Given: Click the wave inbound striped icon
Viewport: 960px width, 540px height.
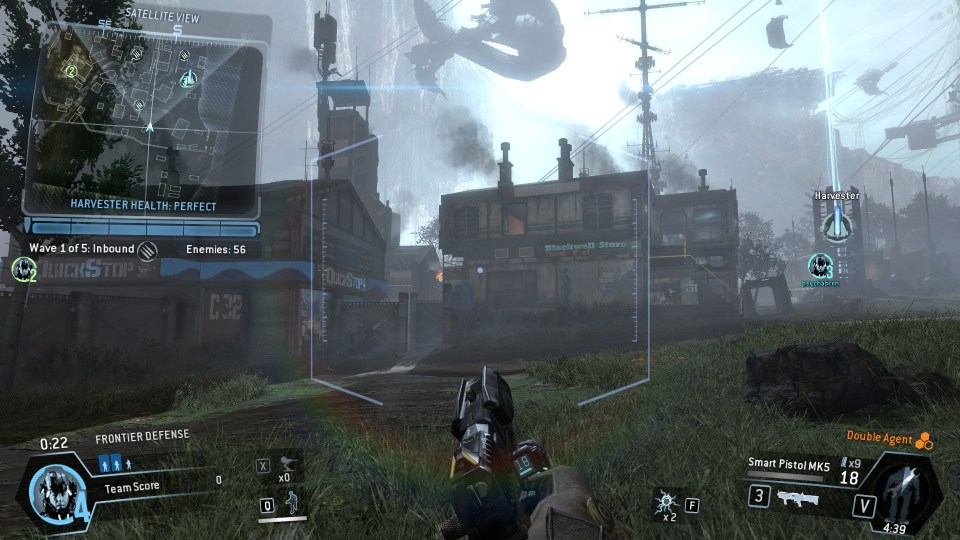Looking at the screenshot, I should 149,249.
